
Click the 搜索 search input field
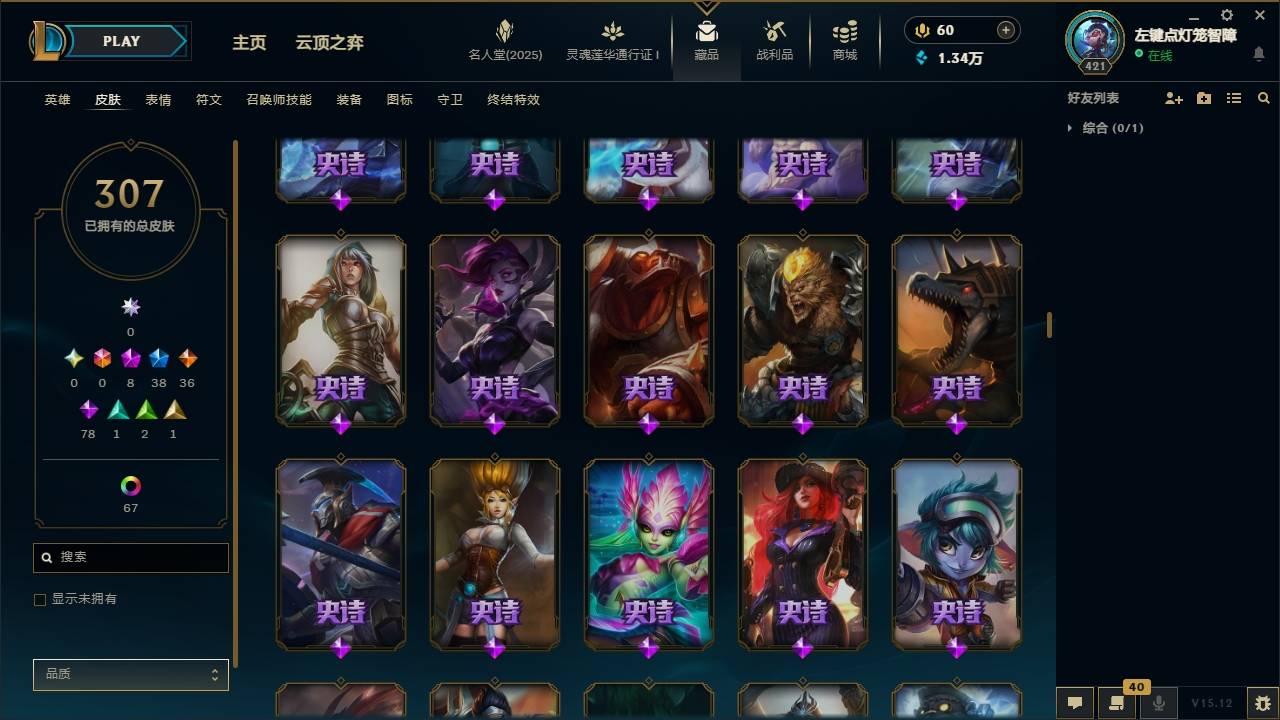coord(130,557)
